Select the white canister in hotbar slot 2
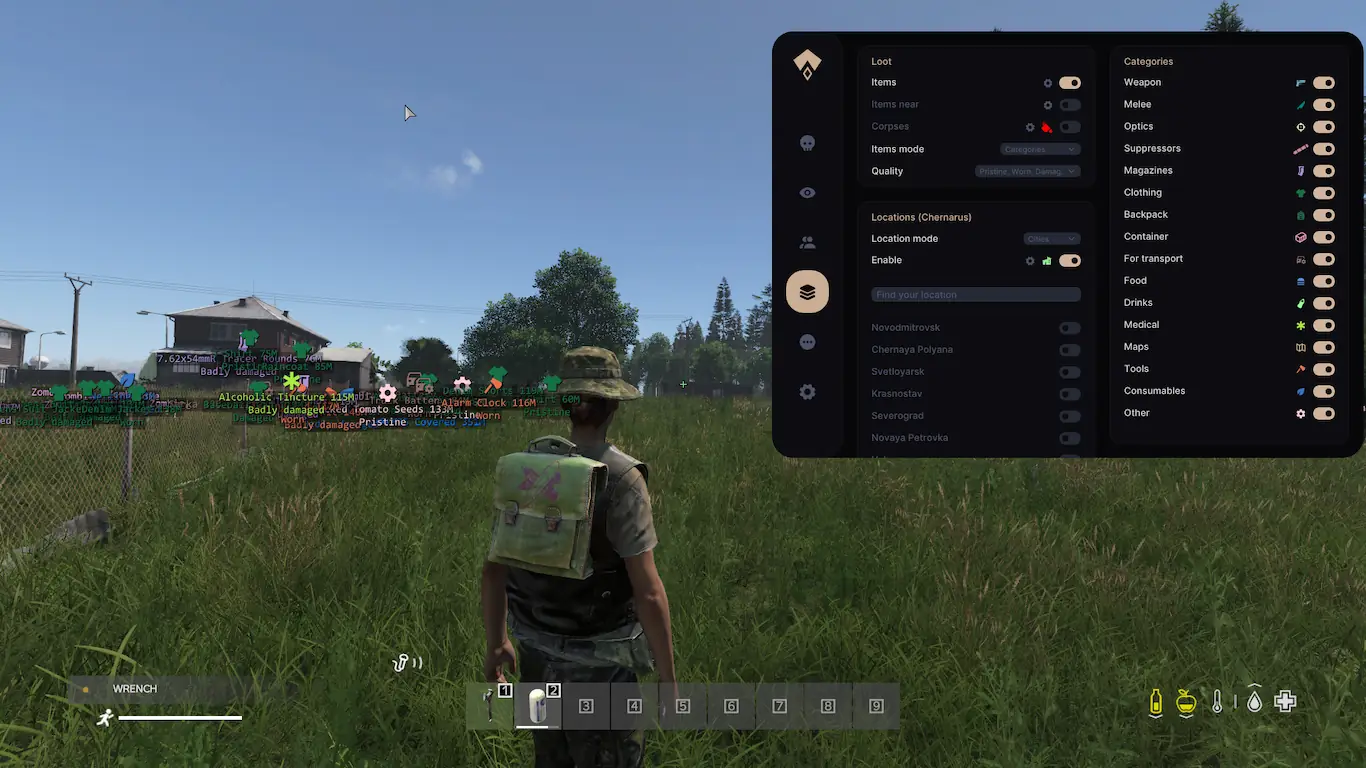The image size is (1366, 768). [538, 706]
